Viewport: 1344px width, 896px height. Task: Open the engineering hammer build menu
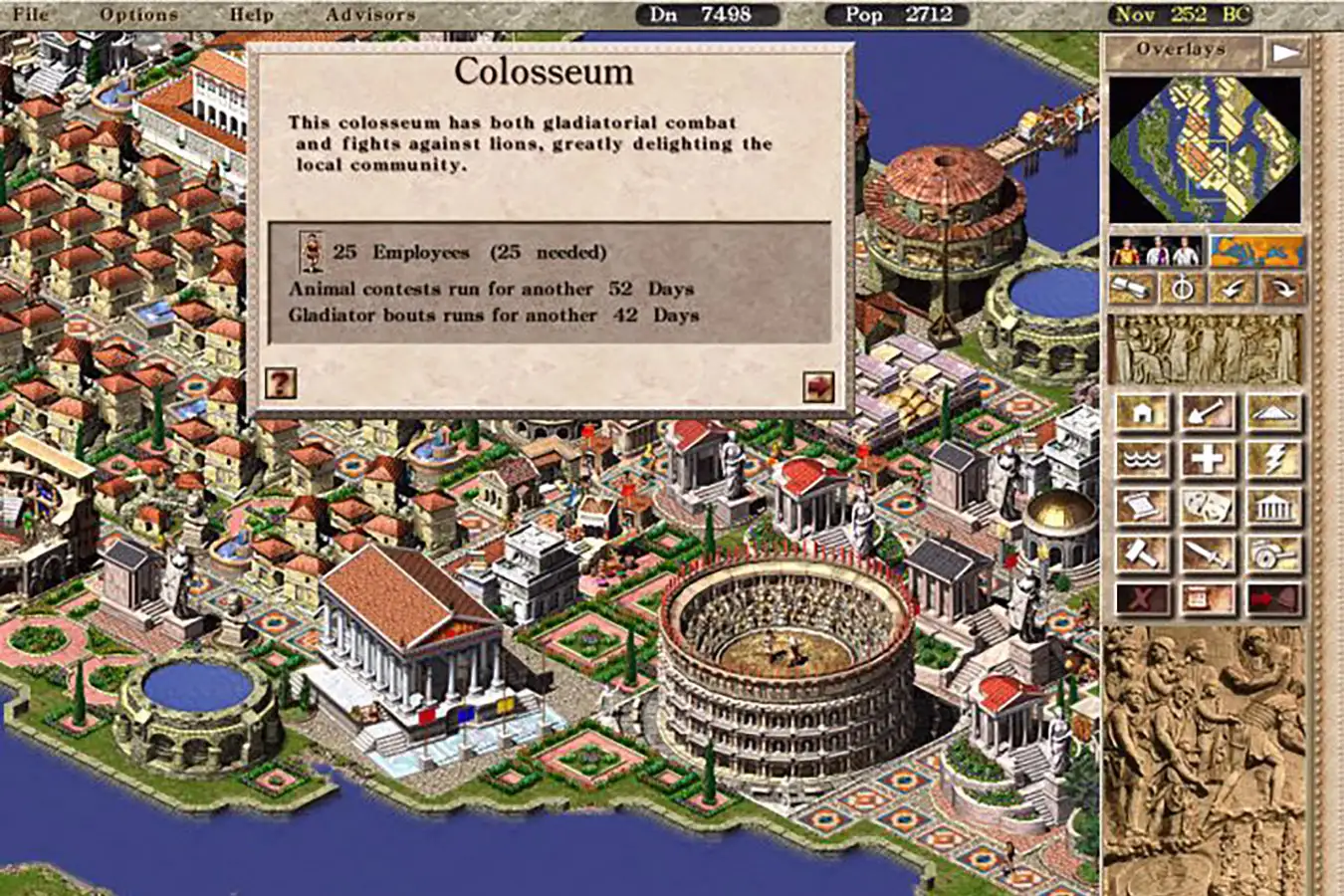point(1141,554)
